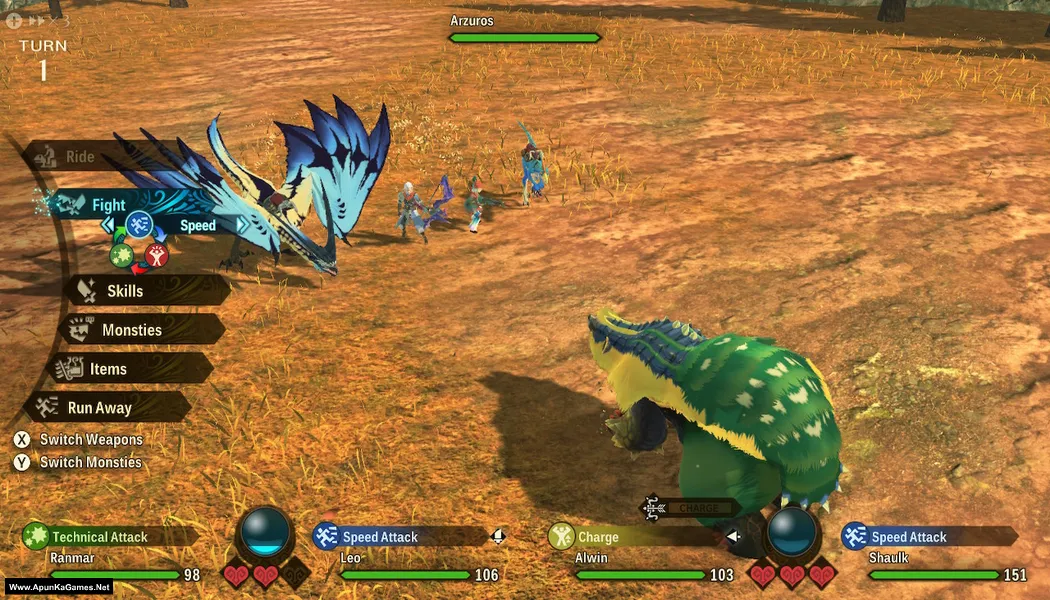1050x600 pixels.
Task: Select the Fight command
Action: [108, 205]
